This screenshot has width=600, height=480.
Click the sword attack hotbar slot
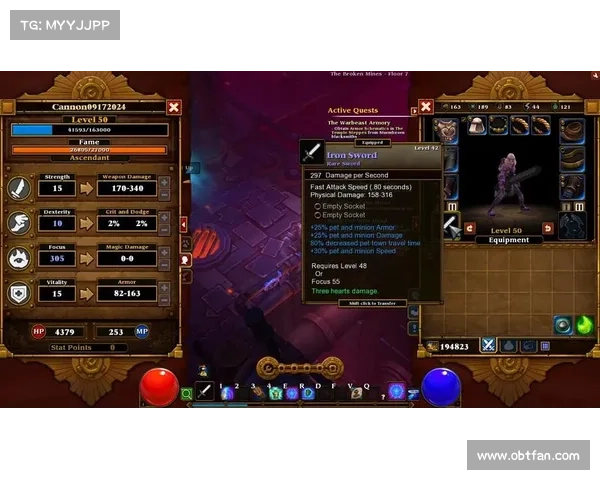point(205,392)
